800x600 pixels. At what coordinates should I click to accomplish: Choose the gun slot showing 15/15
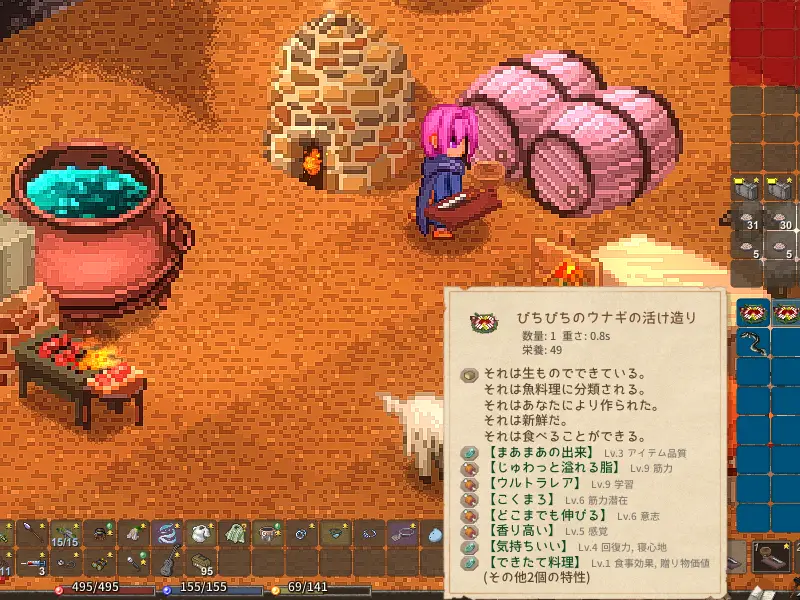pos(65,534)
